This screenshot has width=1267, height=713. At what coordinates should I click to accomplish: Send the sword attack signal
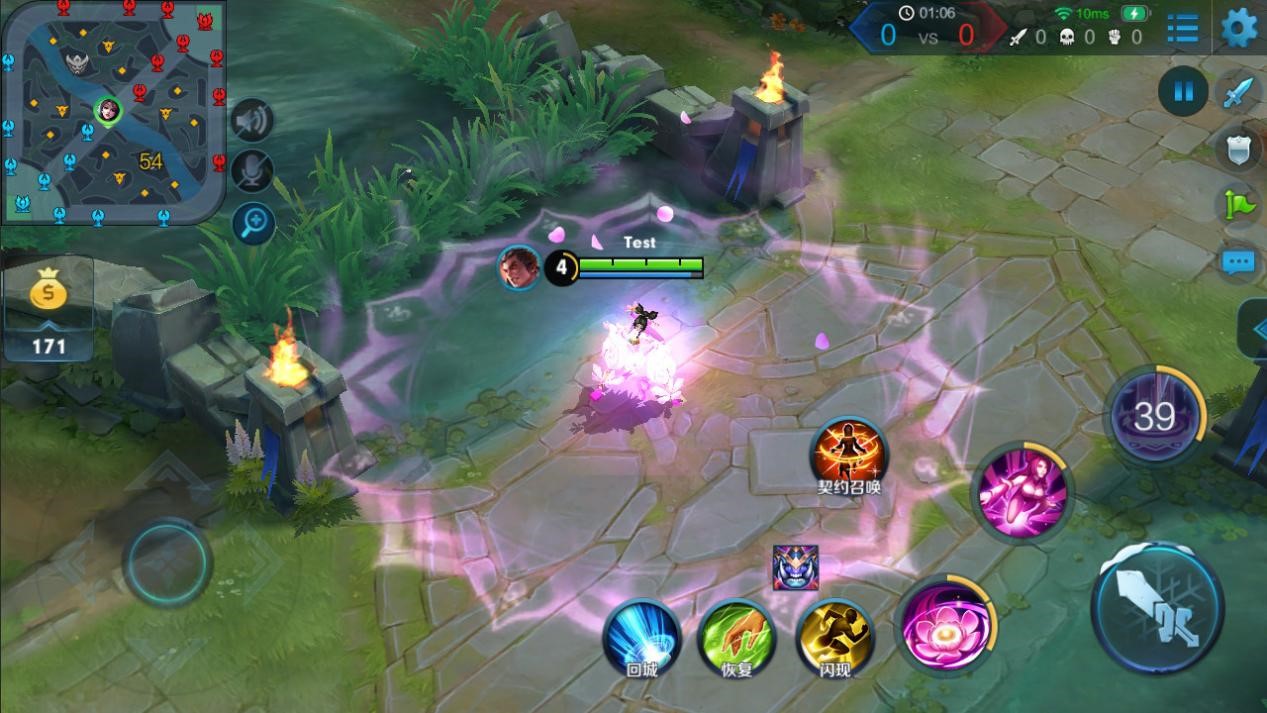coord(1239,93)
